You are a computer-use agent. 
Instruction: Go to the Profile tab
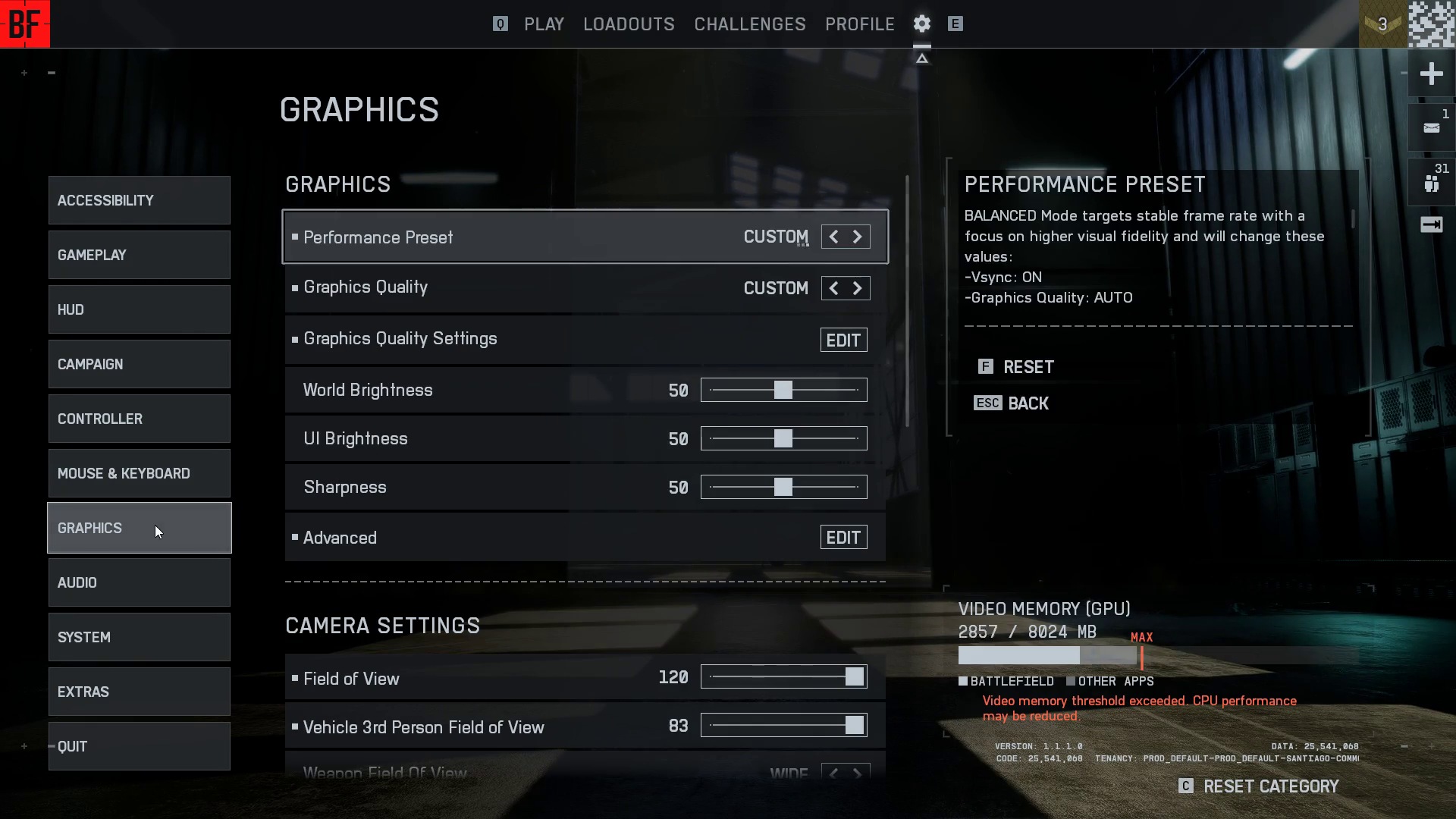(859, 24)
